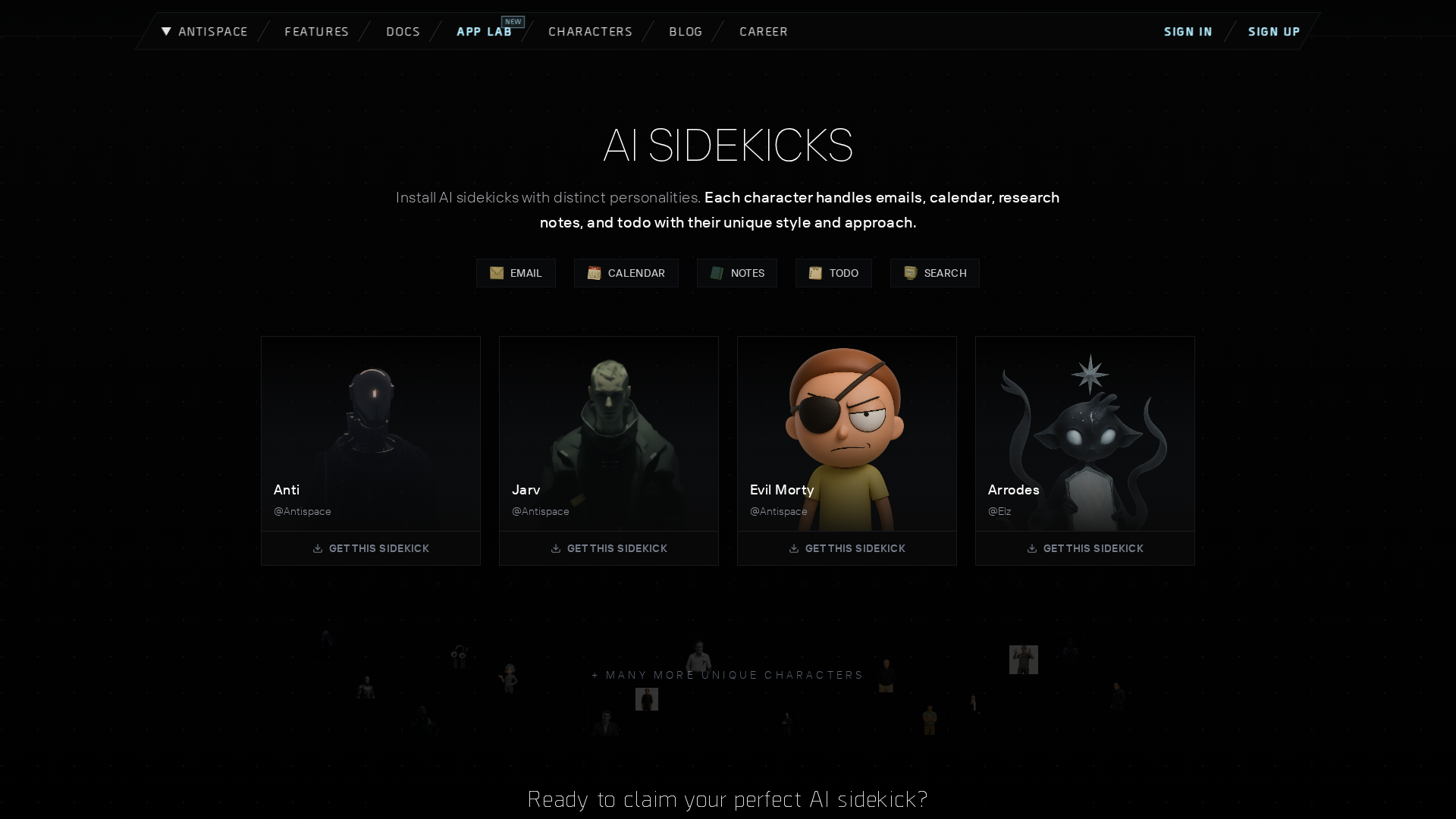Open the CAREER page
This screenshot has width=1456, height=819.
tap(763, 32)
